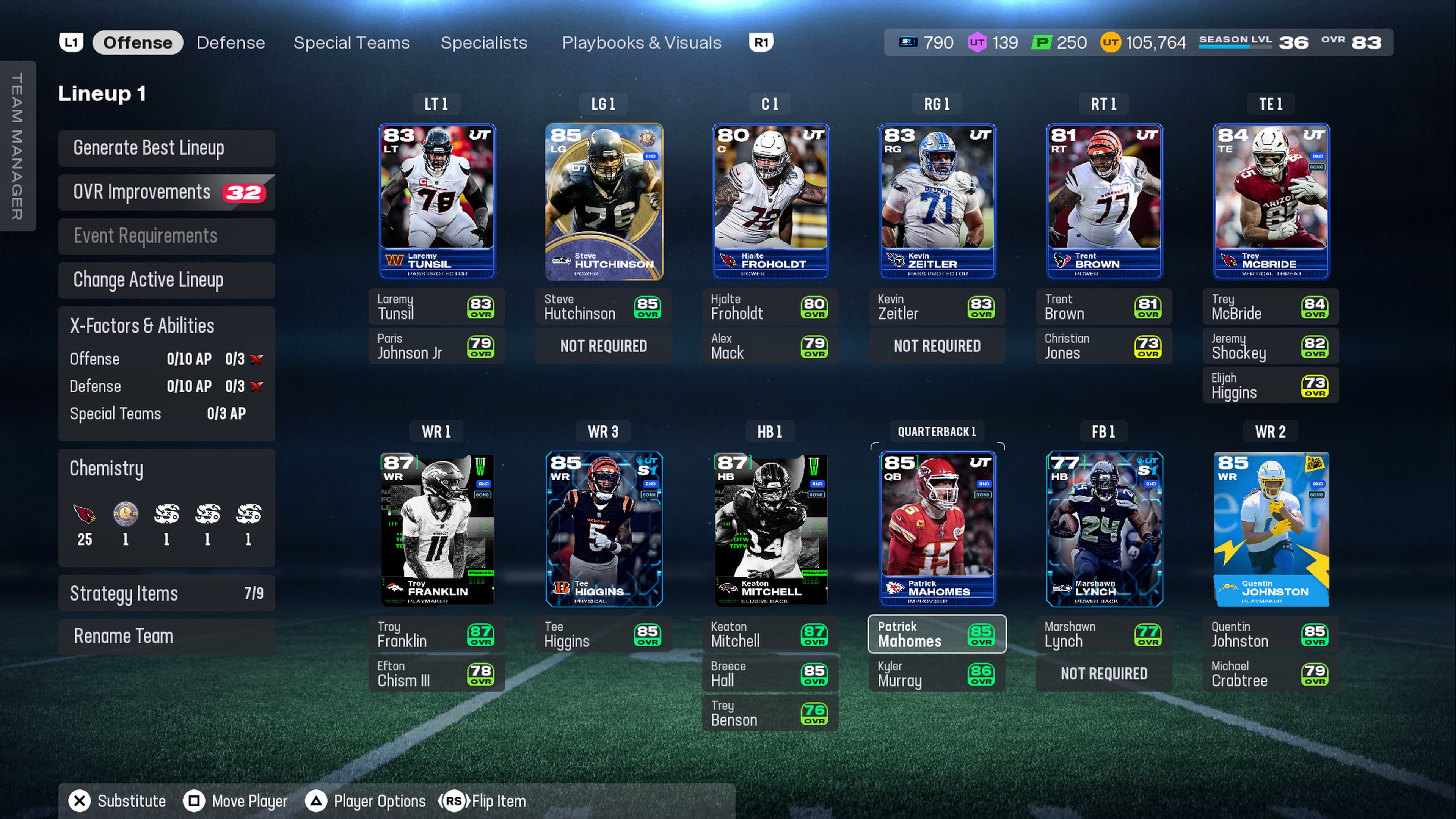Select Troy Franklin's WR card
Viewport: 1456px width, 819px height.
[x=437, y=529]
